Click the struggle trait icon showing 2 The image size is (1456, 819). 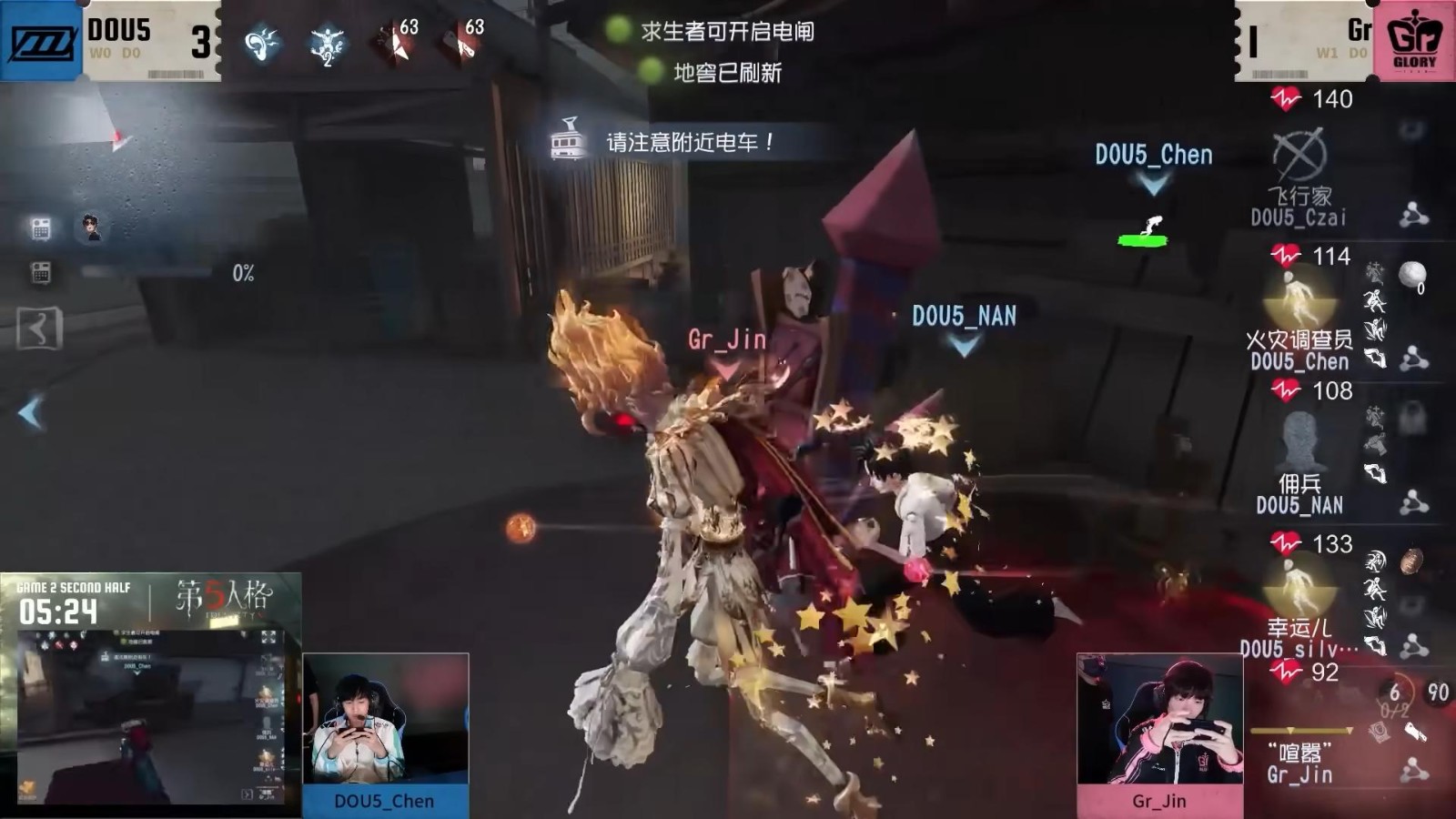tap(326, 44)
